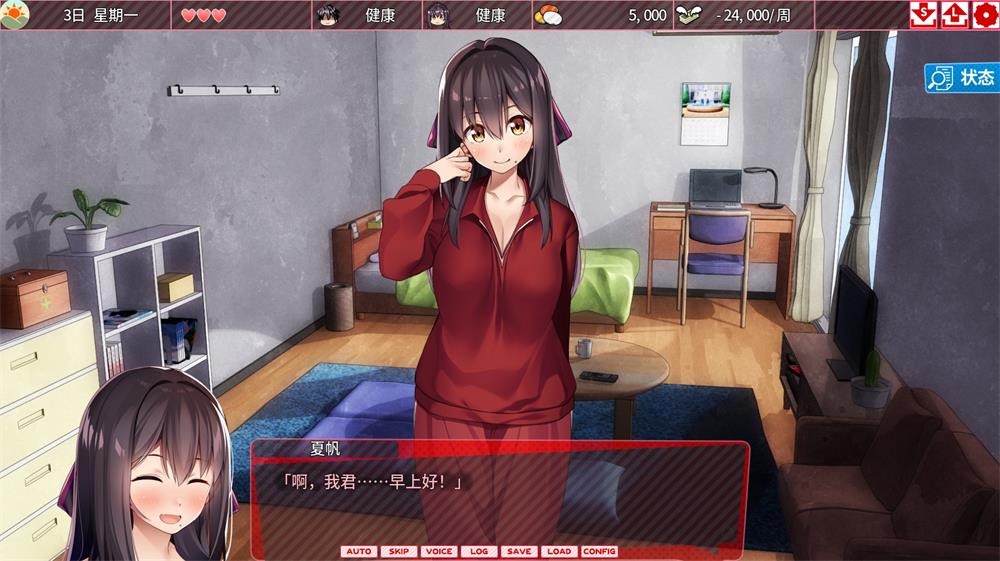The width and height of the screenshot is (1000, 561).
Task: Open settings via the red gear icon
Action: point(984,15)
